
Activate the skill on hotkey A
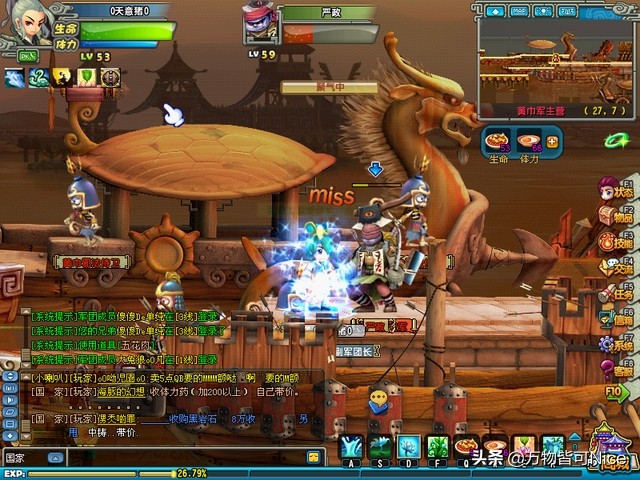tap(350, 447)
